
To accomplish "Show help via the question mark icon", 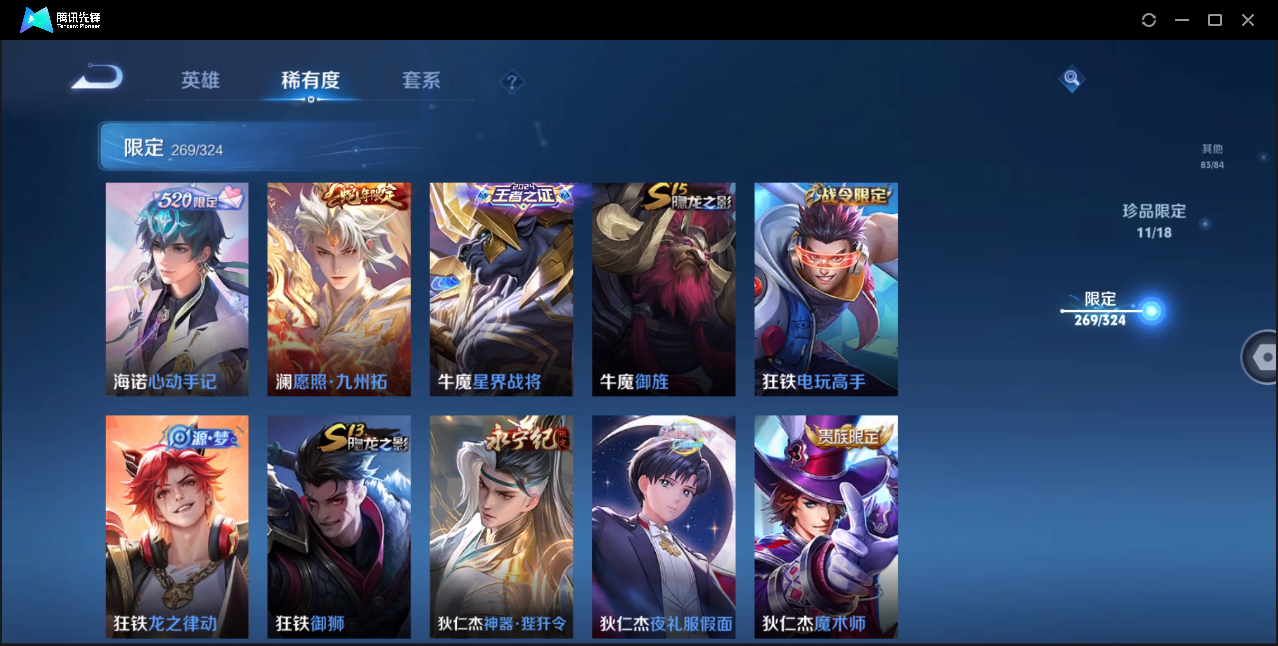I will click(512, 81).
